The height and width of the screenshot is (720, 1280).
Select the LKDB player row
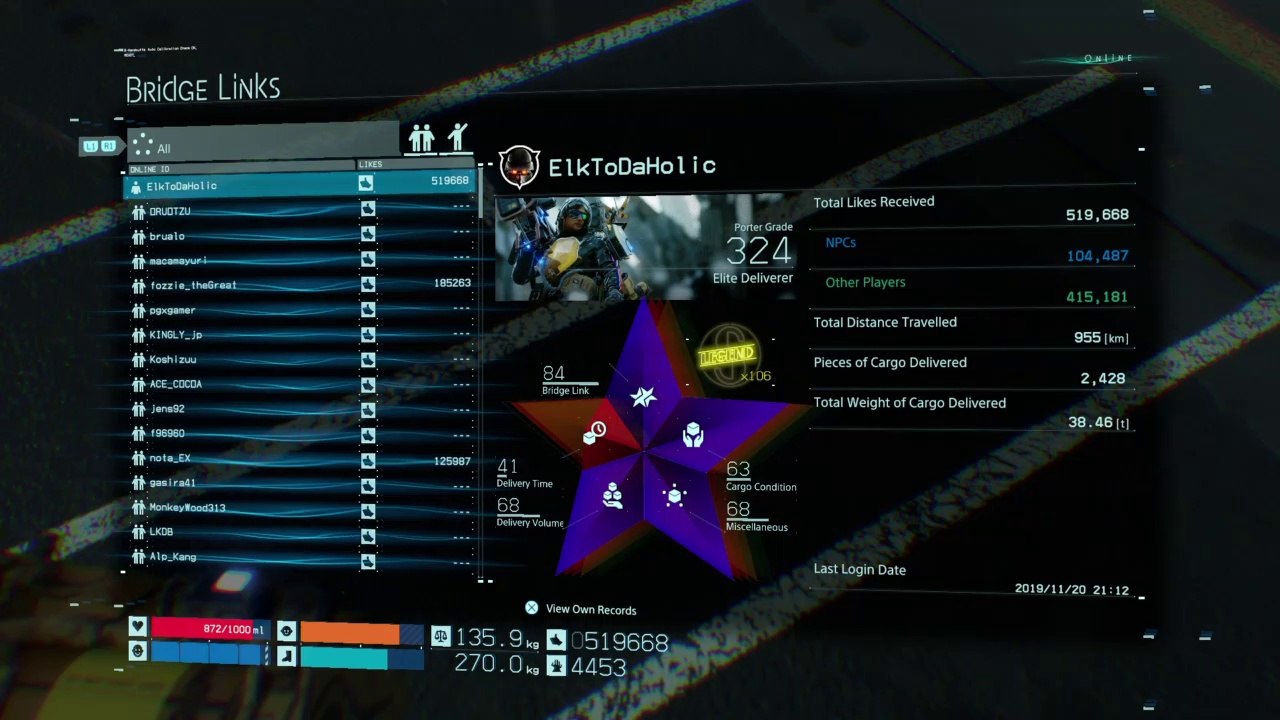tap(161, 532)
